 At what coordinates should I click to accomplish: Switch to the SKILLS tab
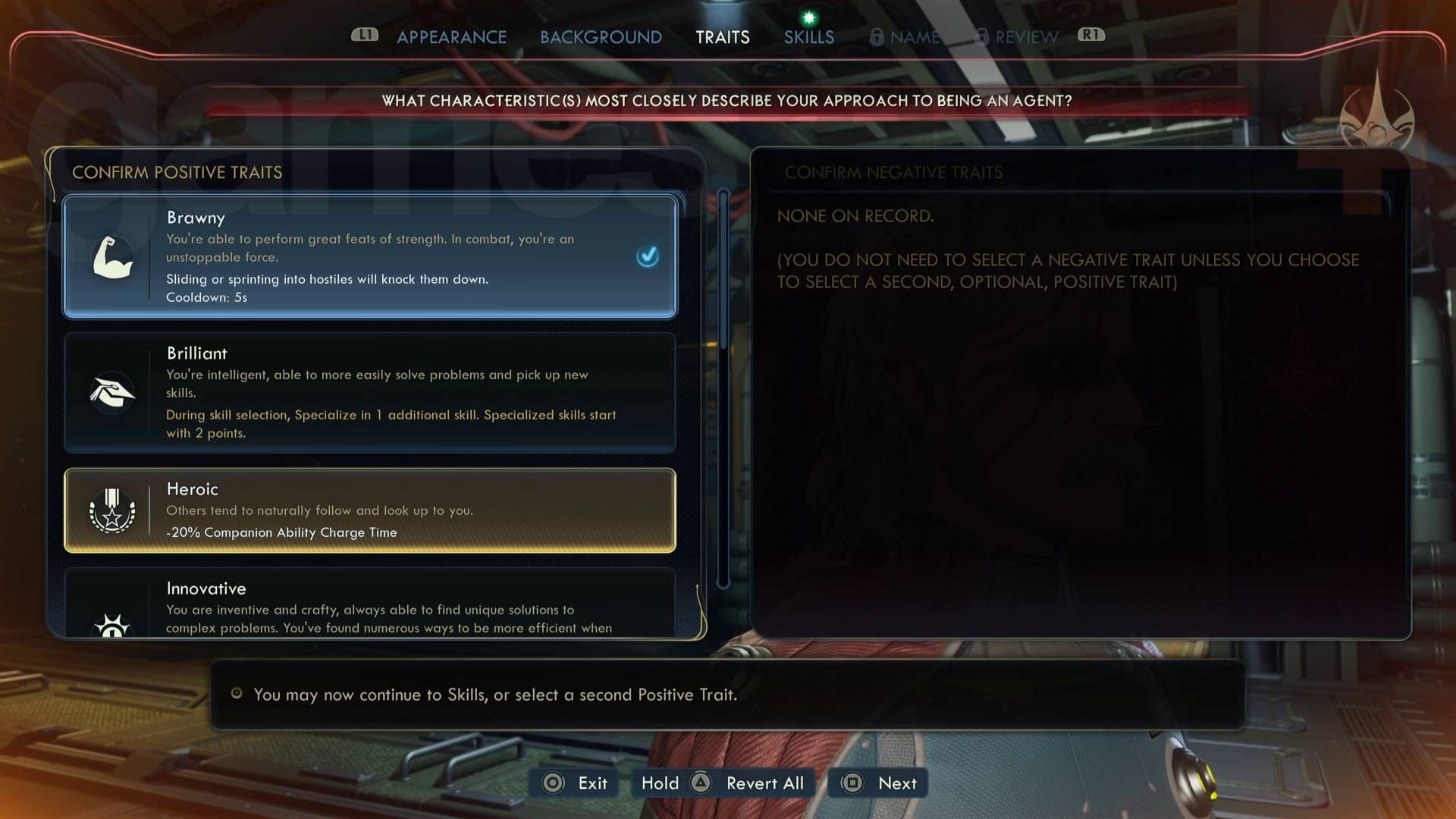[808, 36]
